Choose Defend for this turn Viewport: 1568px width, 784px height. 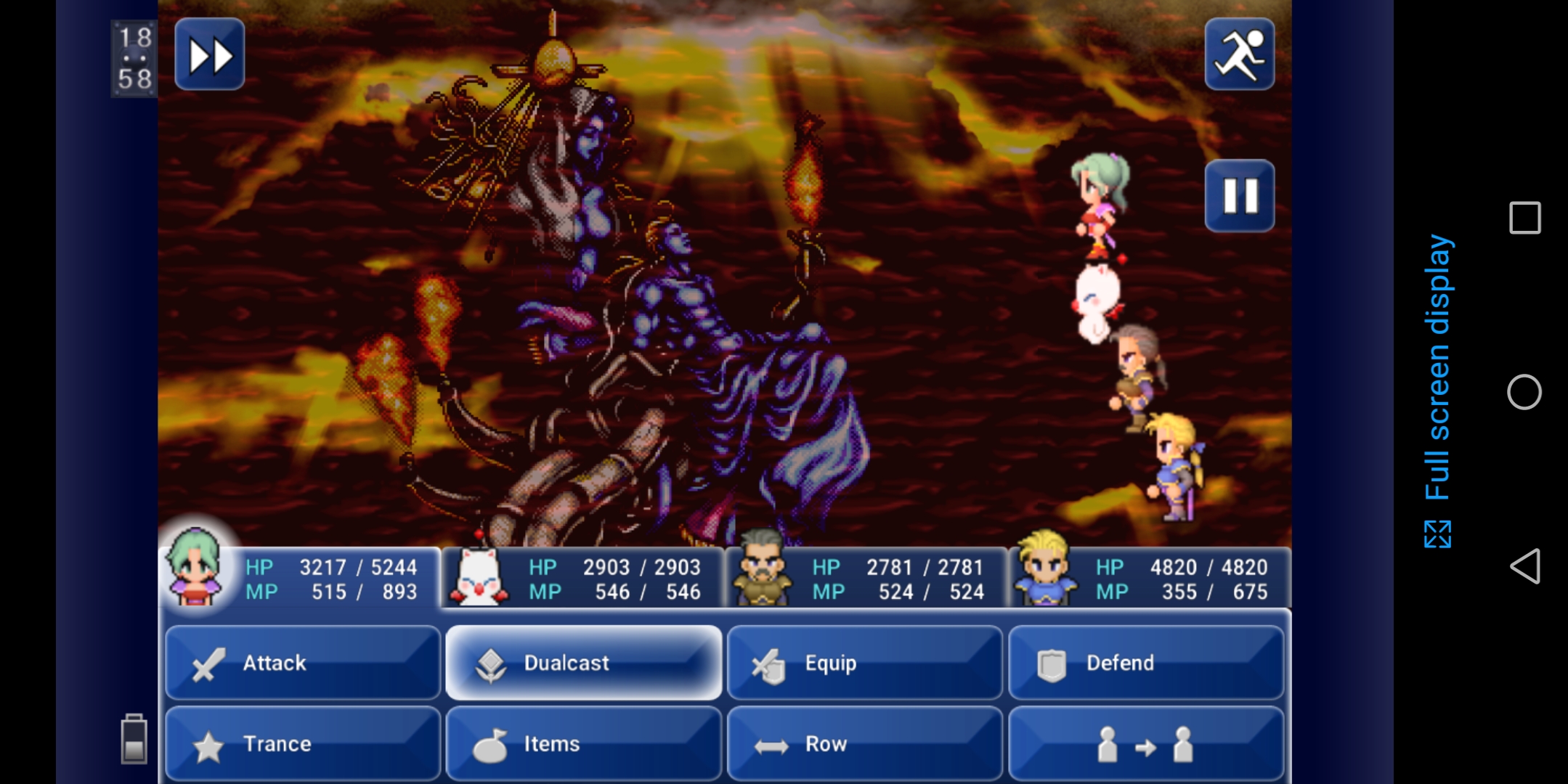[x=1146, y=663]
